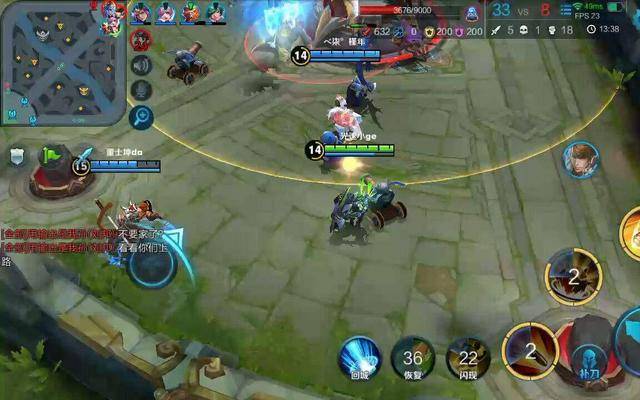Select the red-bordered hero portrait under the teammates
The width and height of the screenshot is (640, 400).
[140, 39]
